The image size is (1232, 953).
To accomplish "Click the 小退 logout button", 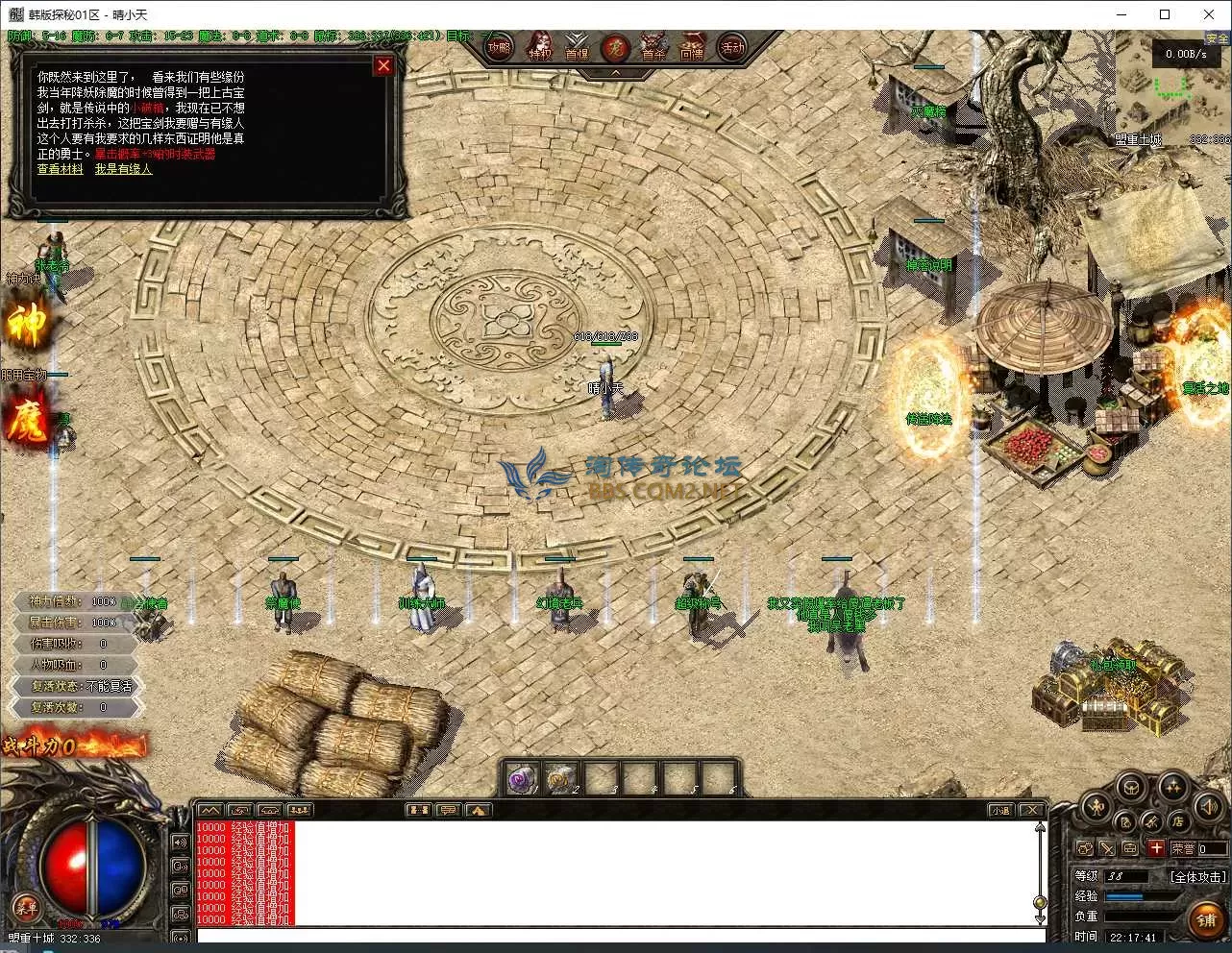I will 1000,810.
